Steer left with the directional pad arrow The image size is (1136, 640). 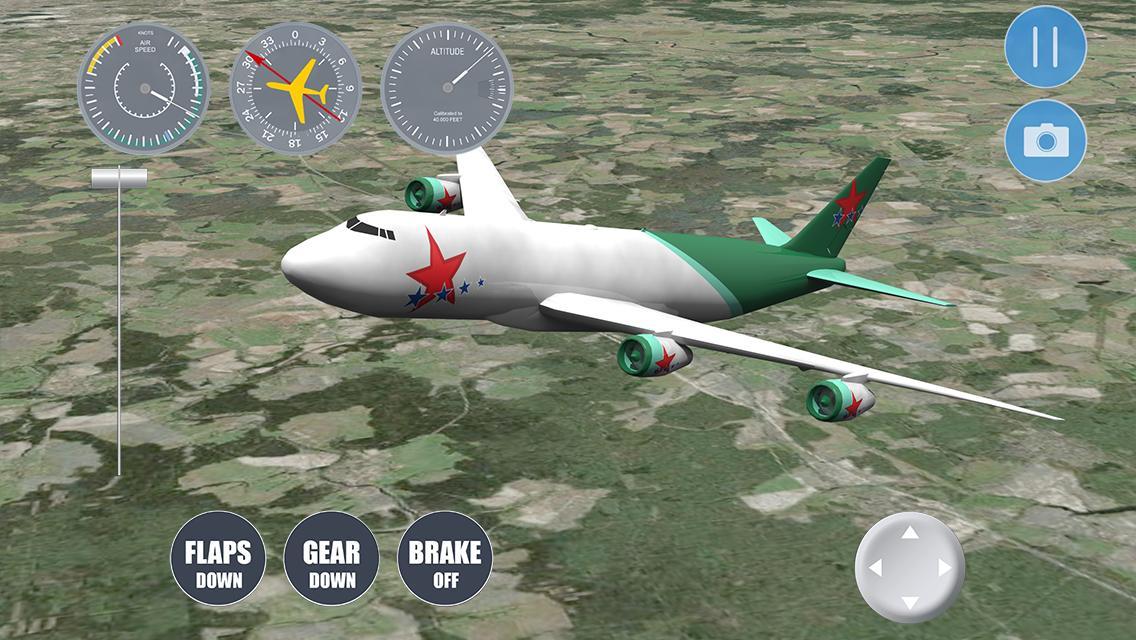[876, 568]
